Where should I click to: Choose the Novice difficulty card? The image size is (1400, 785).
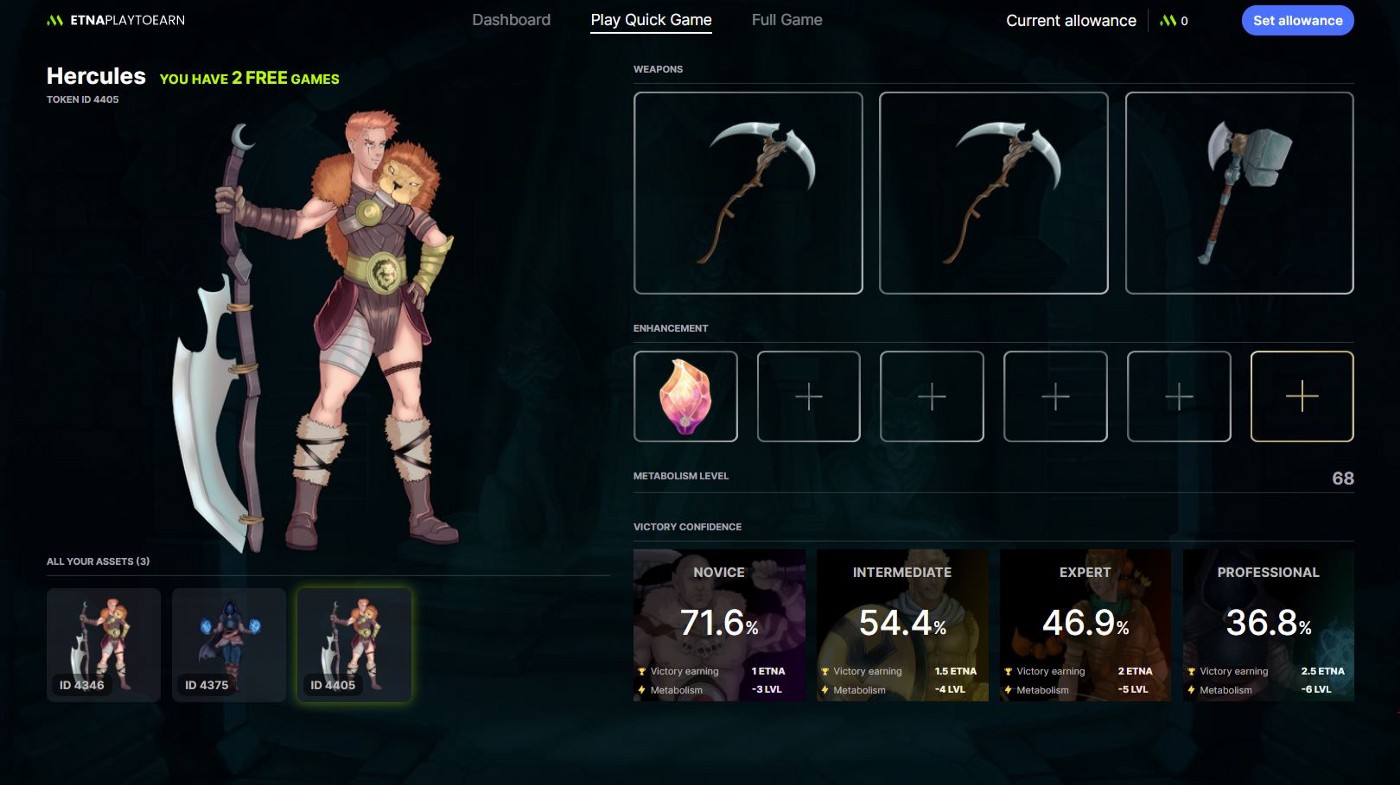719,624
